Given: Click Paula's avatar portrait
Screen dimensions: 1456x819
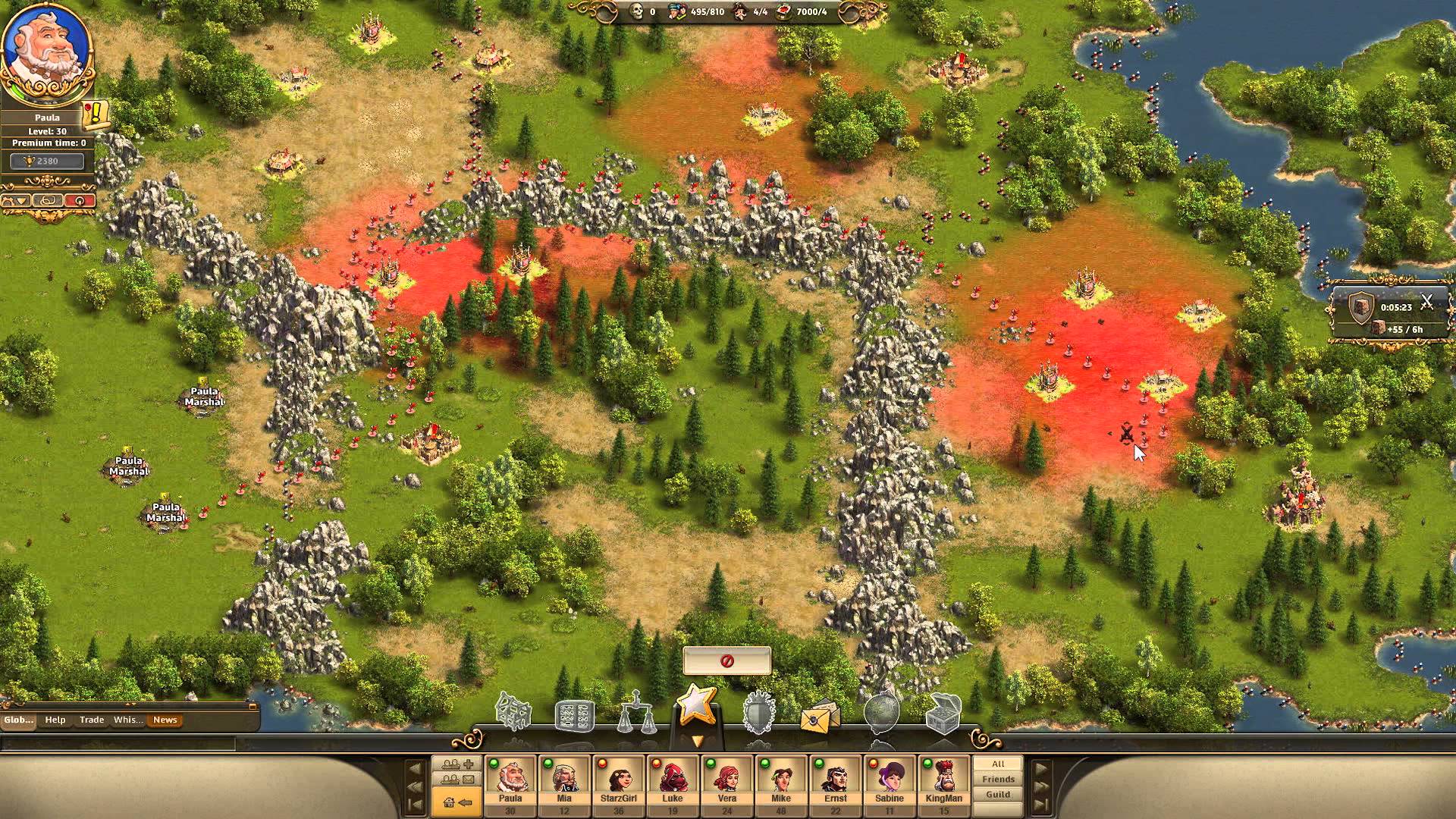Looking at the screenshot, I should (x=45, y=53).
